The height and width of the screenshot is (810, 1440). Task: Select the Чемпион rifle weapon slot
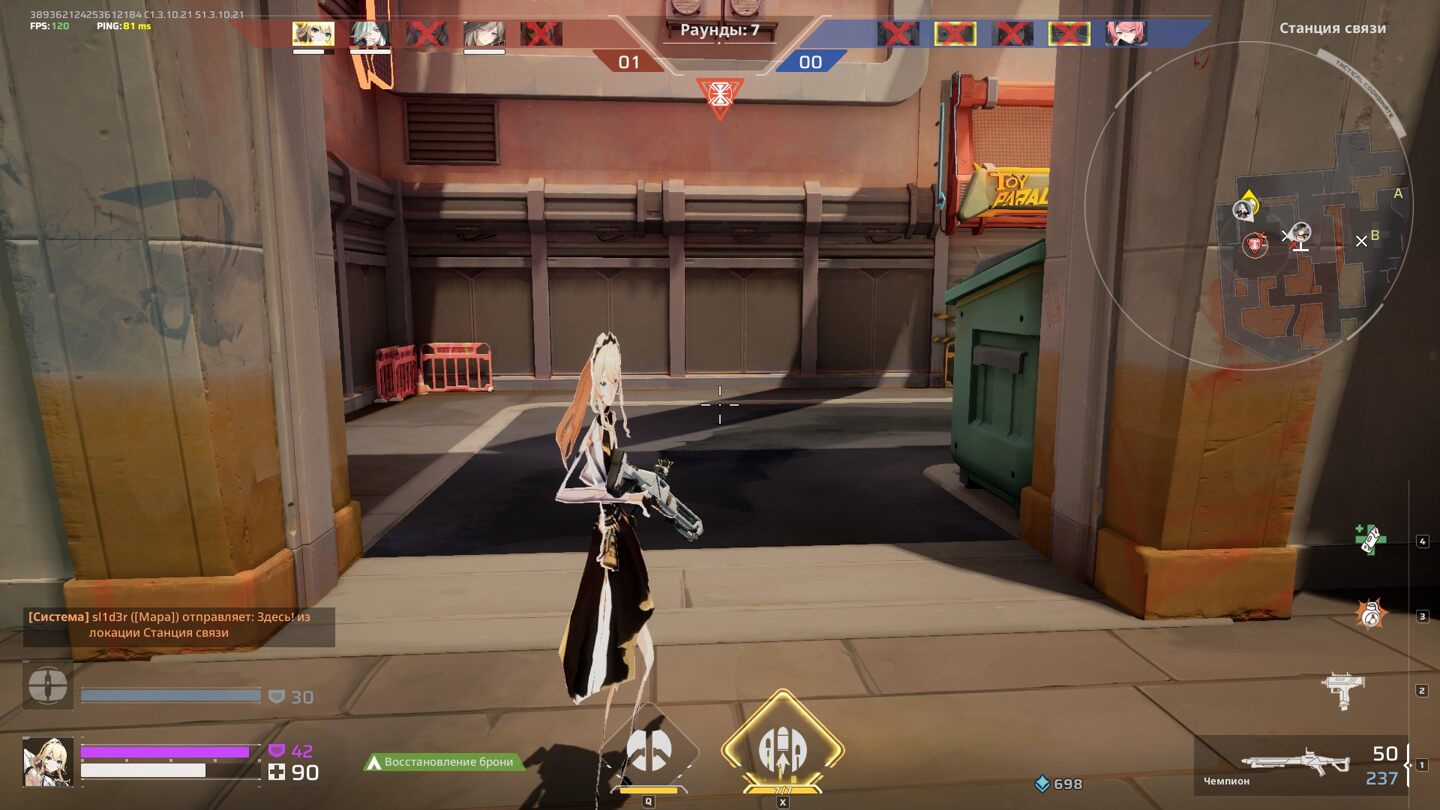point(1300,764)
